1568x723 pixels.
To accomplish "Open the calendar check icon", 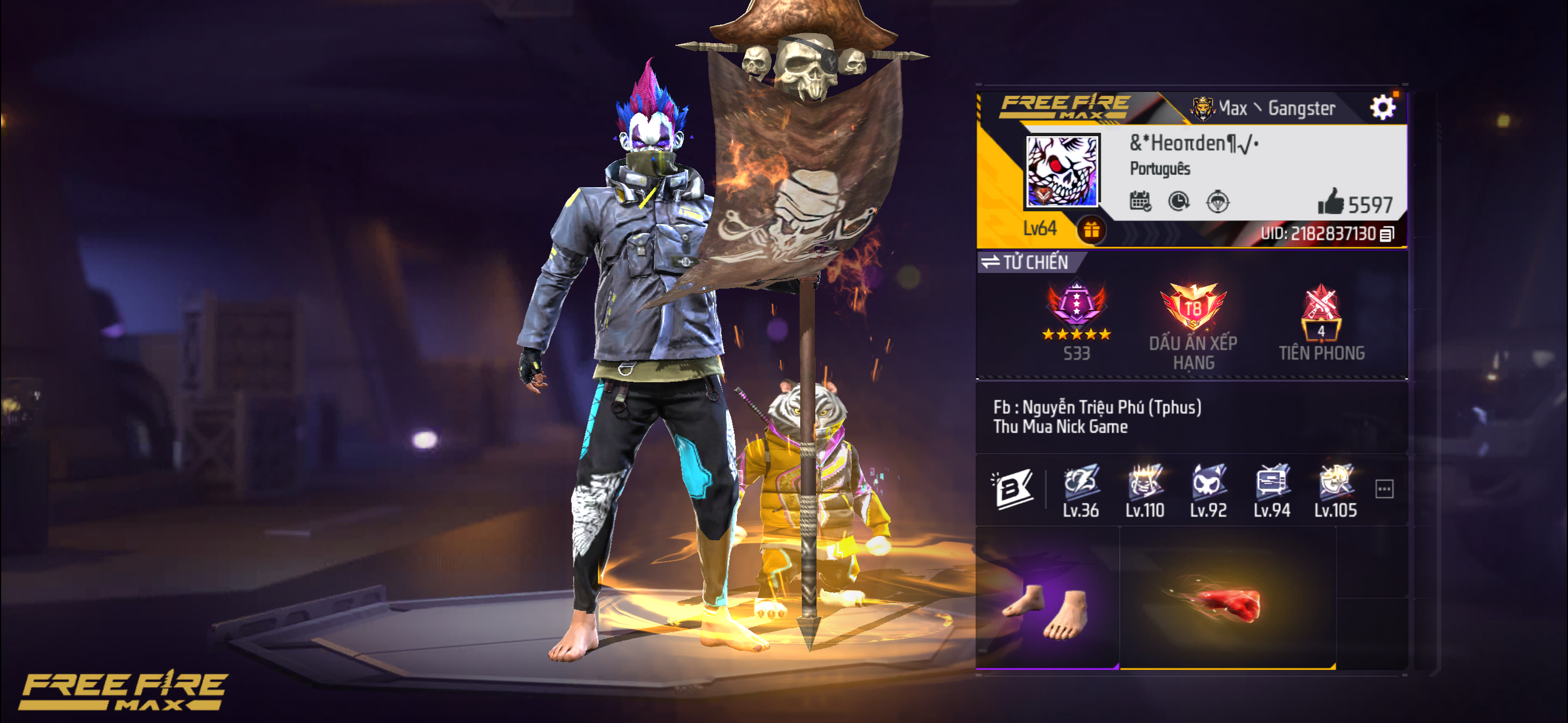I will 1140,201.
